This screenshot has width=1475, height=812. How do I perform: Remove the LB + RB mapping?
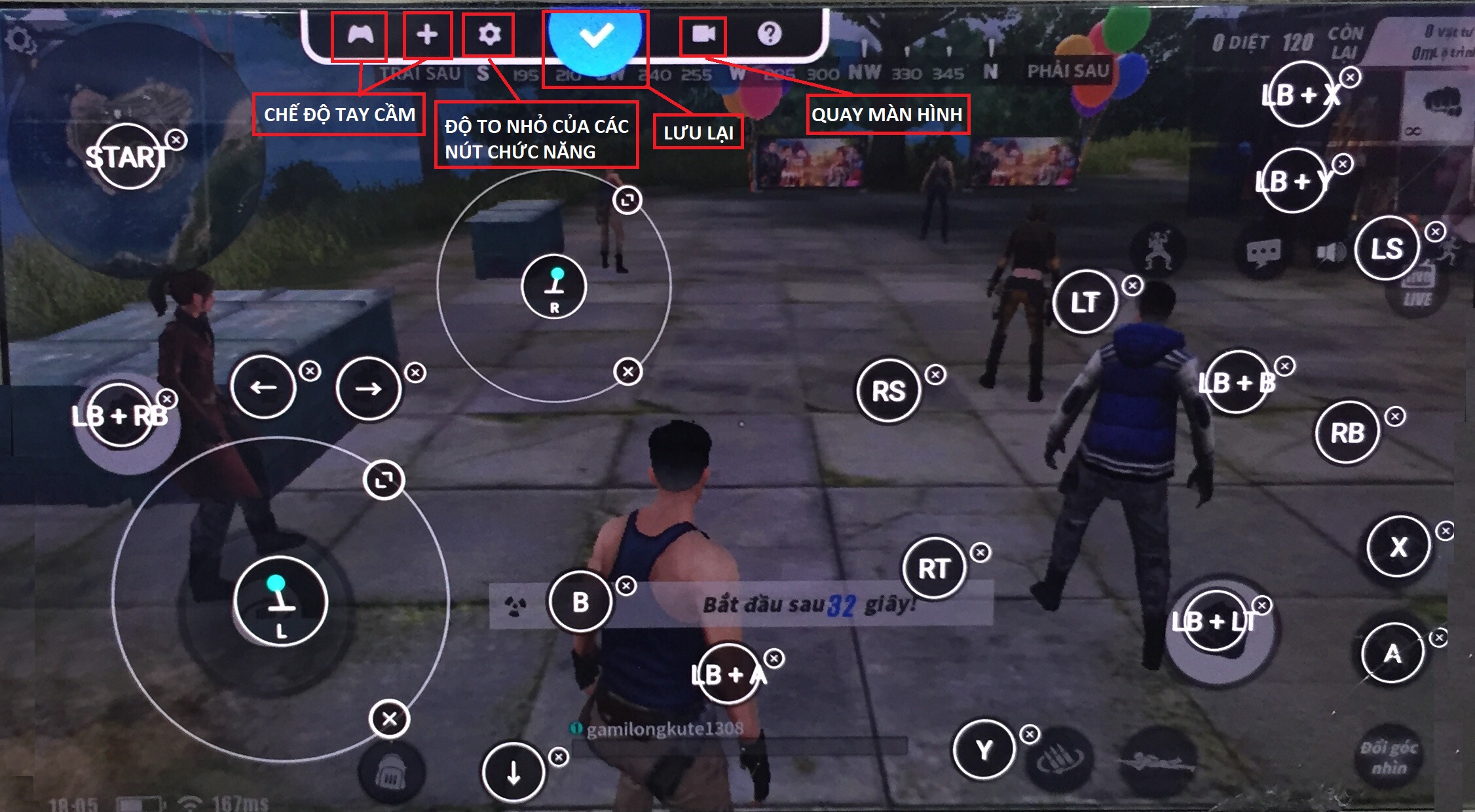pos(168,398)
